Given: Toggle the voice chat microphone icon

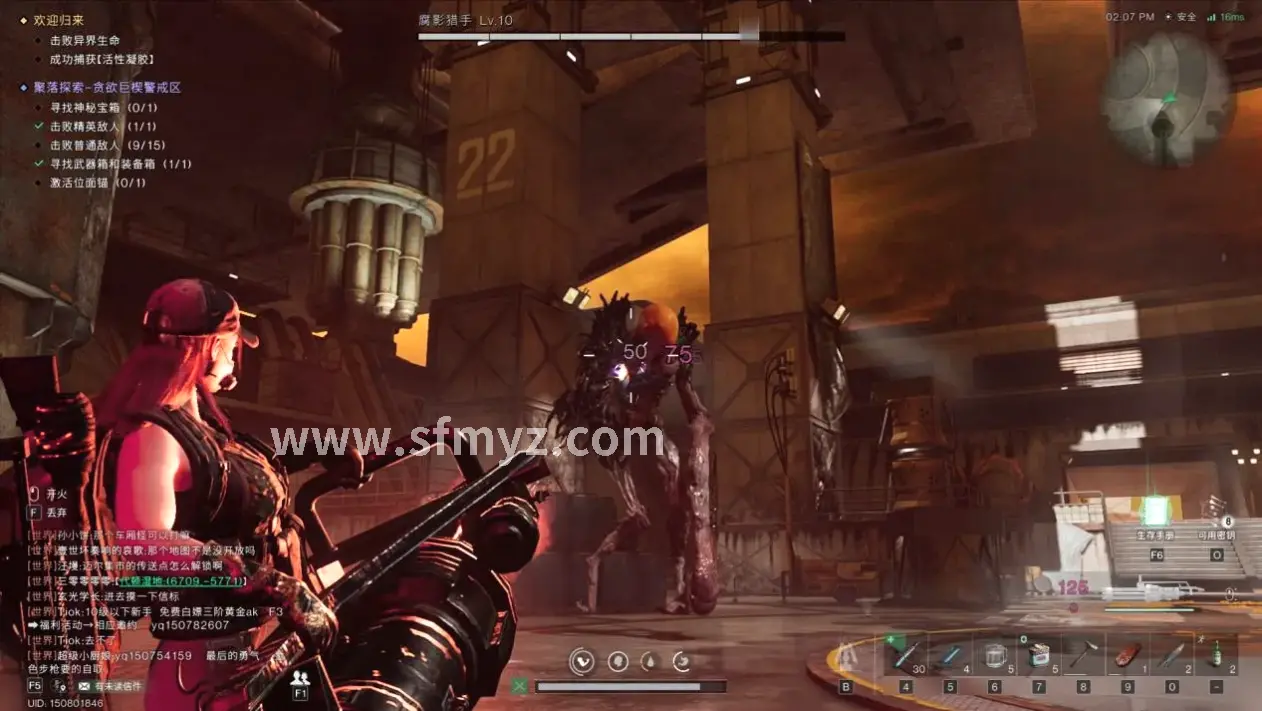Looking at the screenshot, I should pos(61,687).
